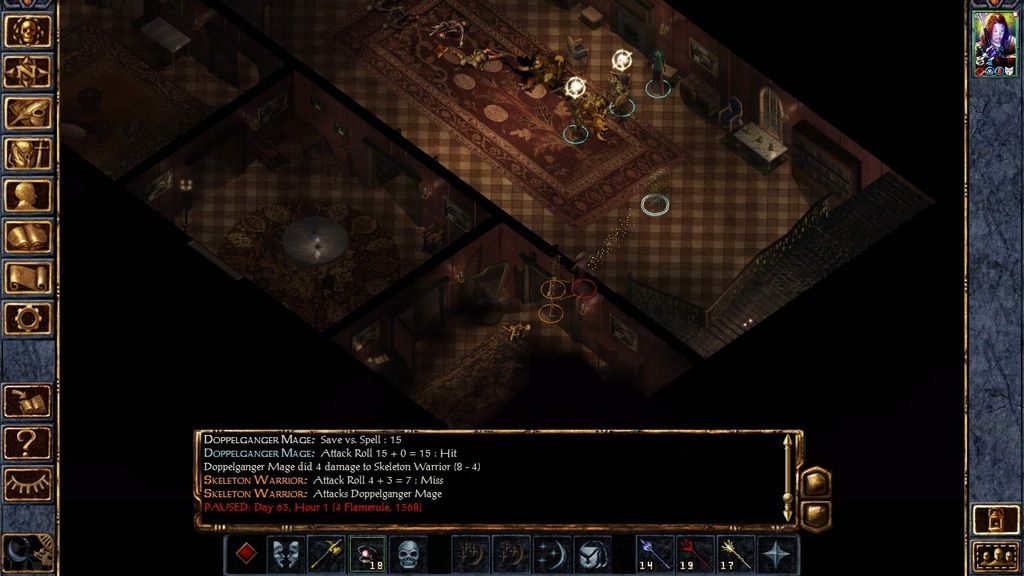The height and width of the screenshot is (576, 1024).
Task: Open the character record bust button
Action: (27, 194)
